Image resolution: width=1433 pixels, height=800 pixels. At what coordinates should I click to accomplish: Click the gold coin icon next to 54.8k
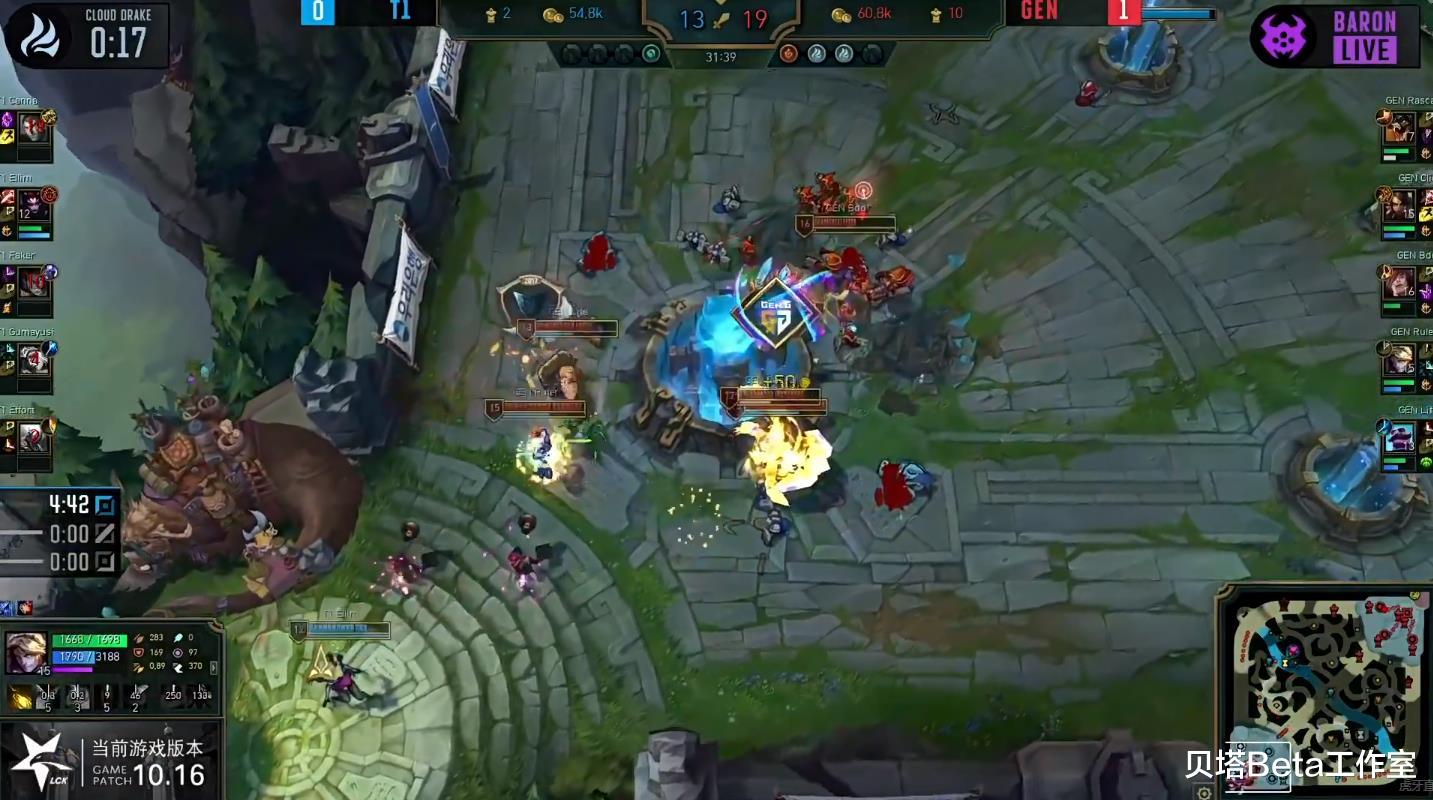coord(554,15)
